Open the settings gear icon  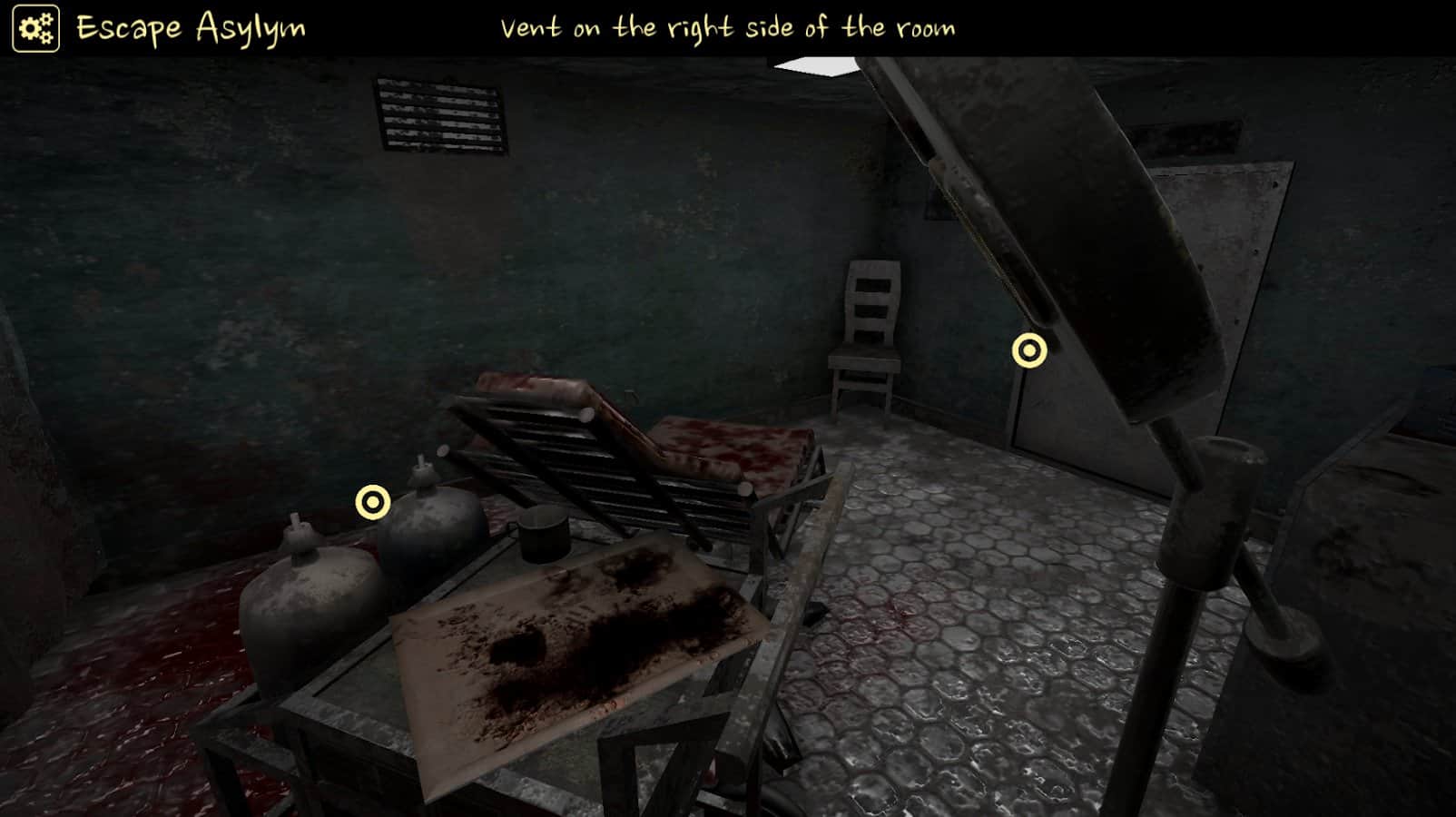pos(34,26)
